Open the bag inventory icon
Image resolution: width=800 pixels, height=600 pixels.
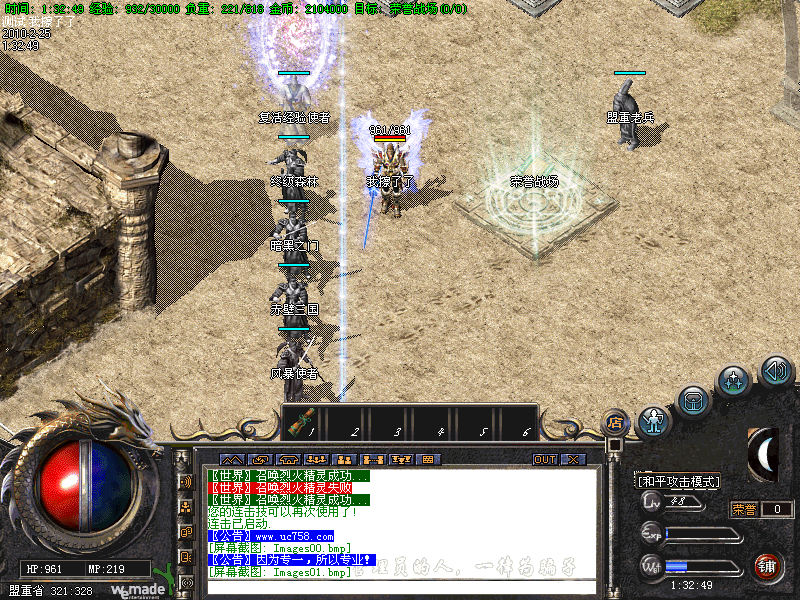[x=694, y=402]
